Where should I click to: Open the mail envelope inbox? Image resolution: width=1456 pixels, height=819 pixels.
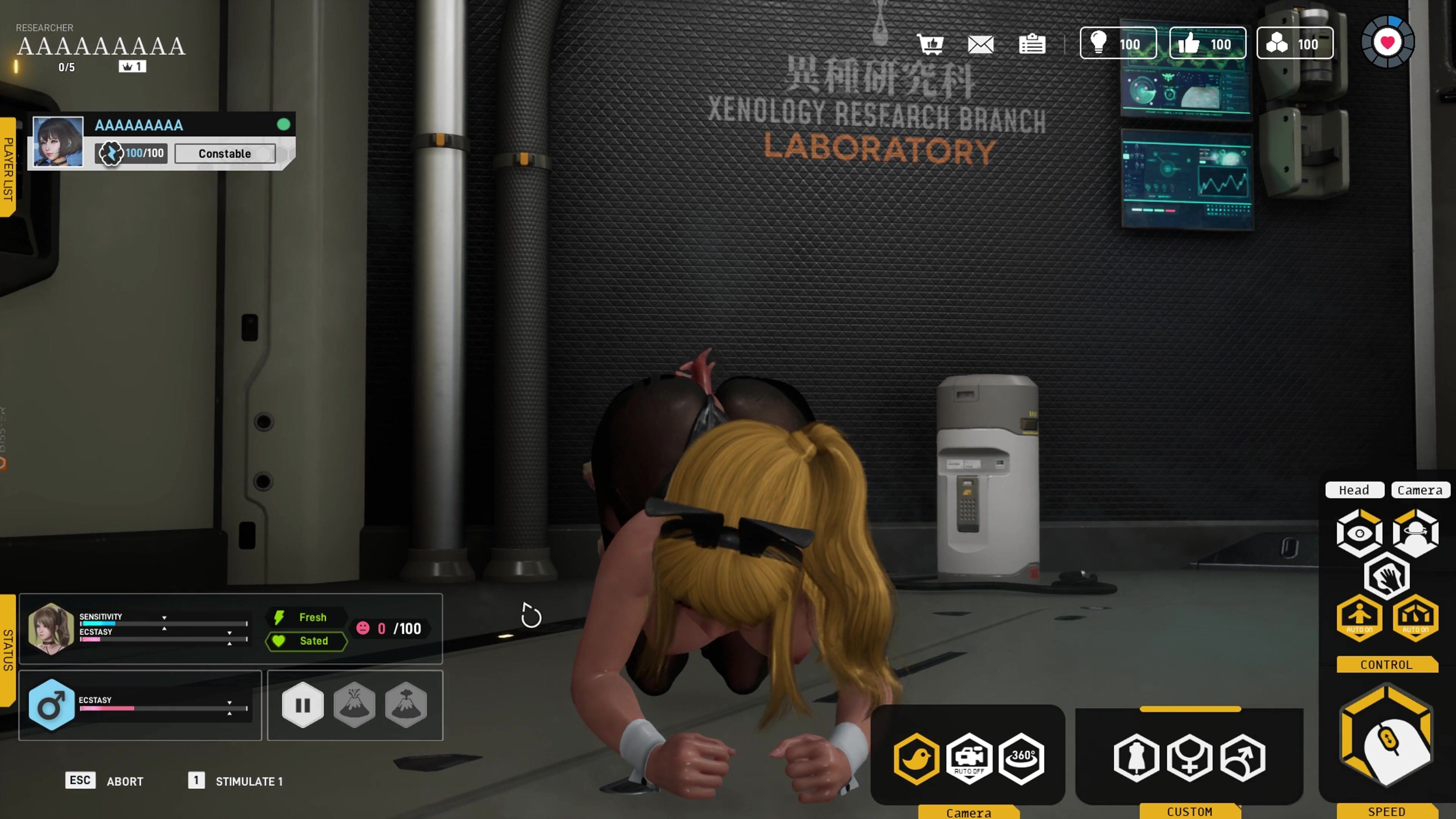pos(981,44)
